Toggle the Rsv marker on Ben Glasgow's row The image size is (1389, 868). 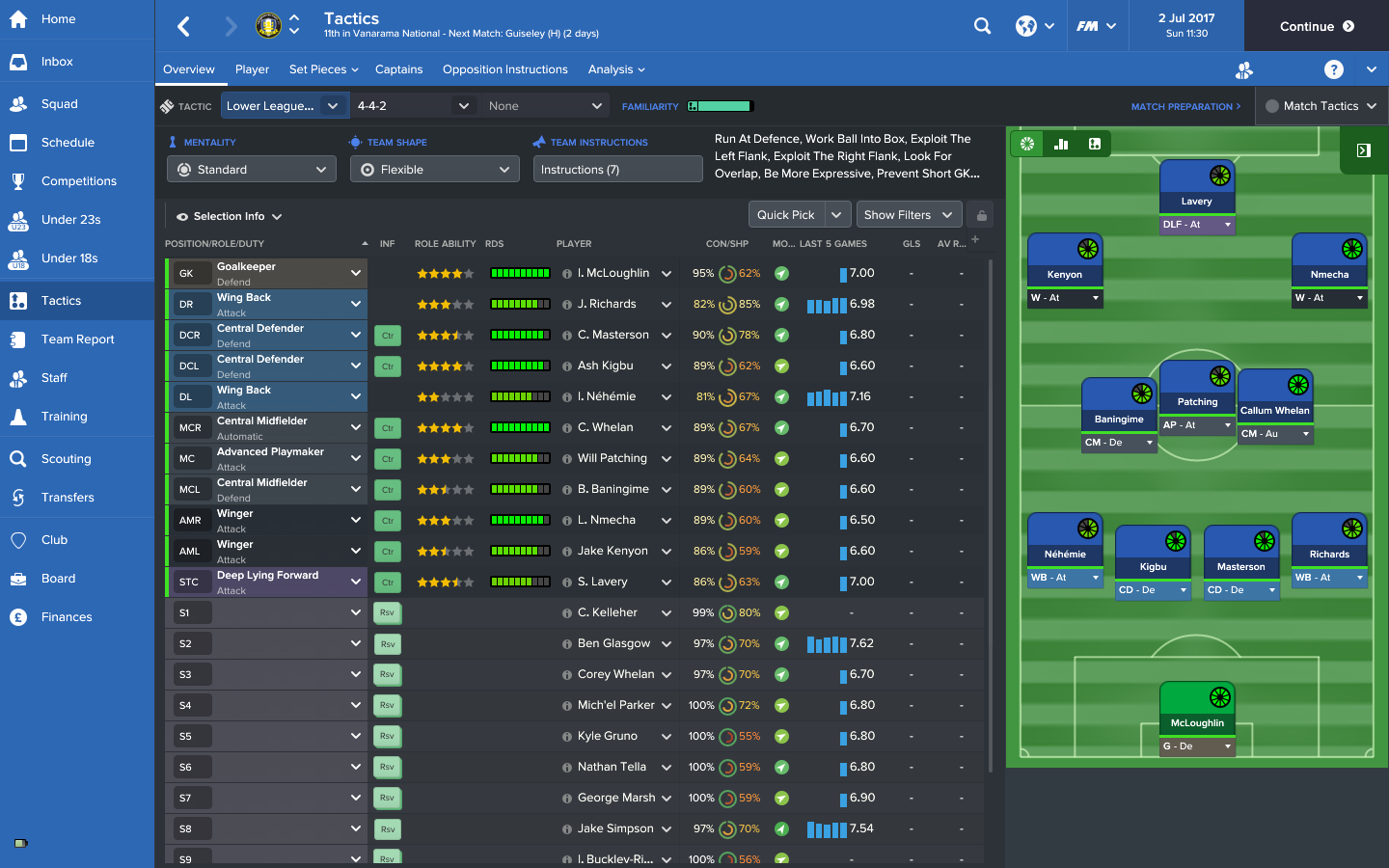pyautogui.click(x=387, y=643)
